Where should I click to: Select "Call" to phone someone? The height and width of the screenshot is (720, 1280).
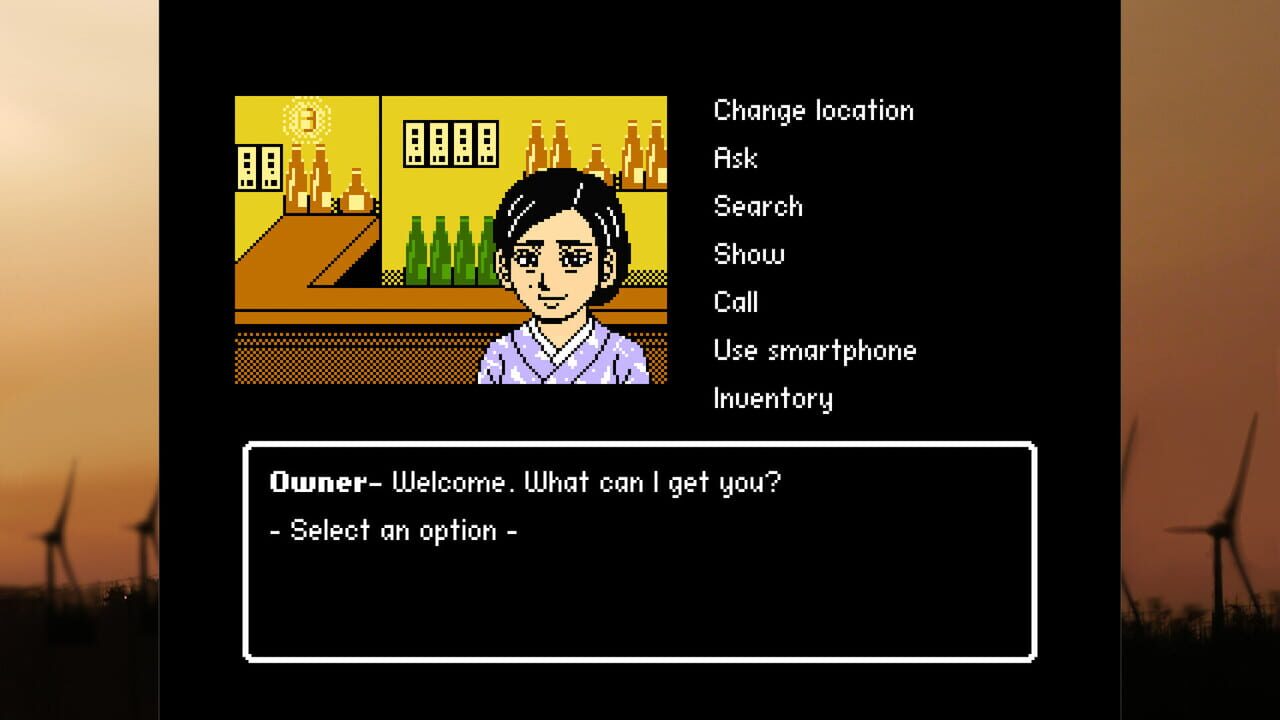[736, 302]
